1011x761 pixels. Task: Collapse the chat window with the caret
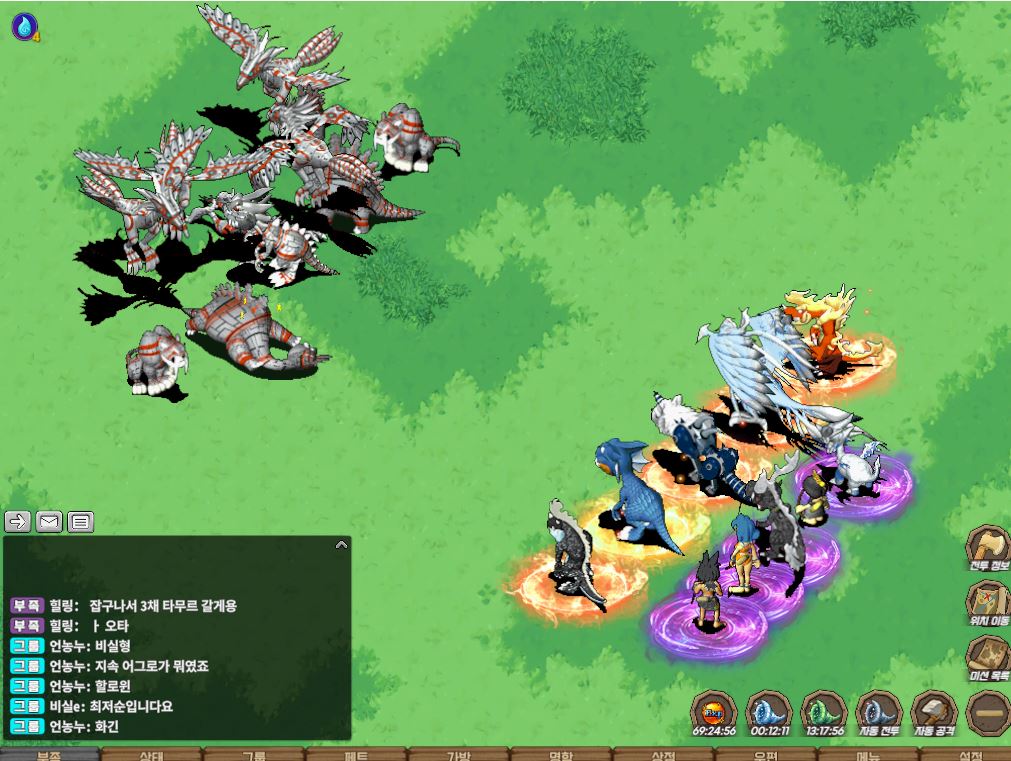coord(341,546)
